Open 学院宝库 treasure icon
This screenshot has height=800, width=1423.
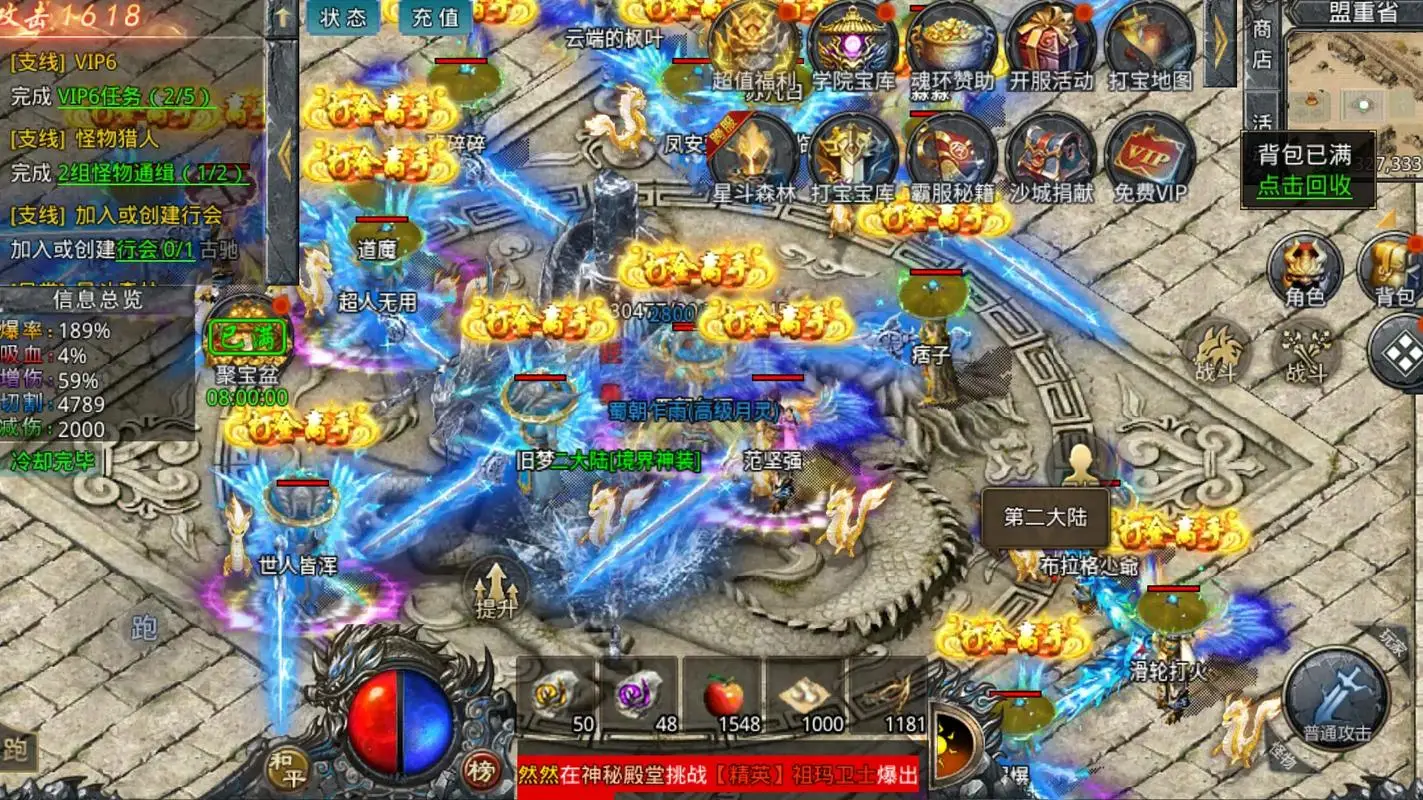pyautogui.click(x=852, y=47)
